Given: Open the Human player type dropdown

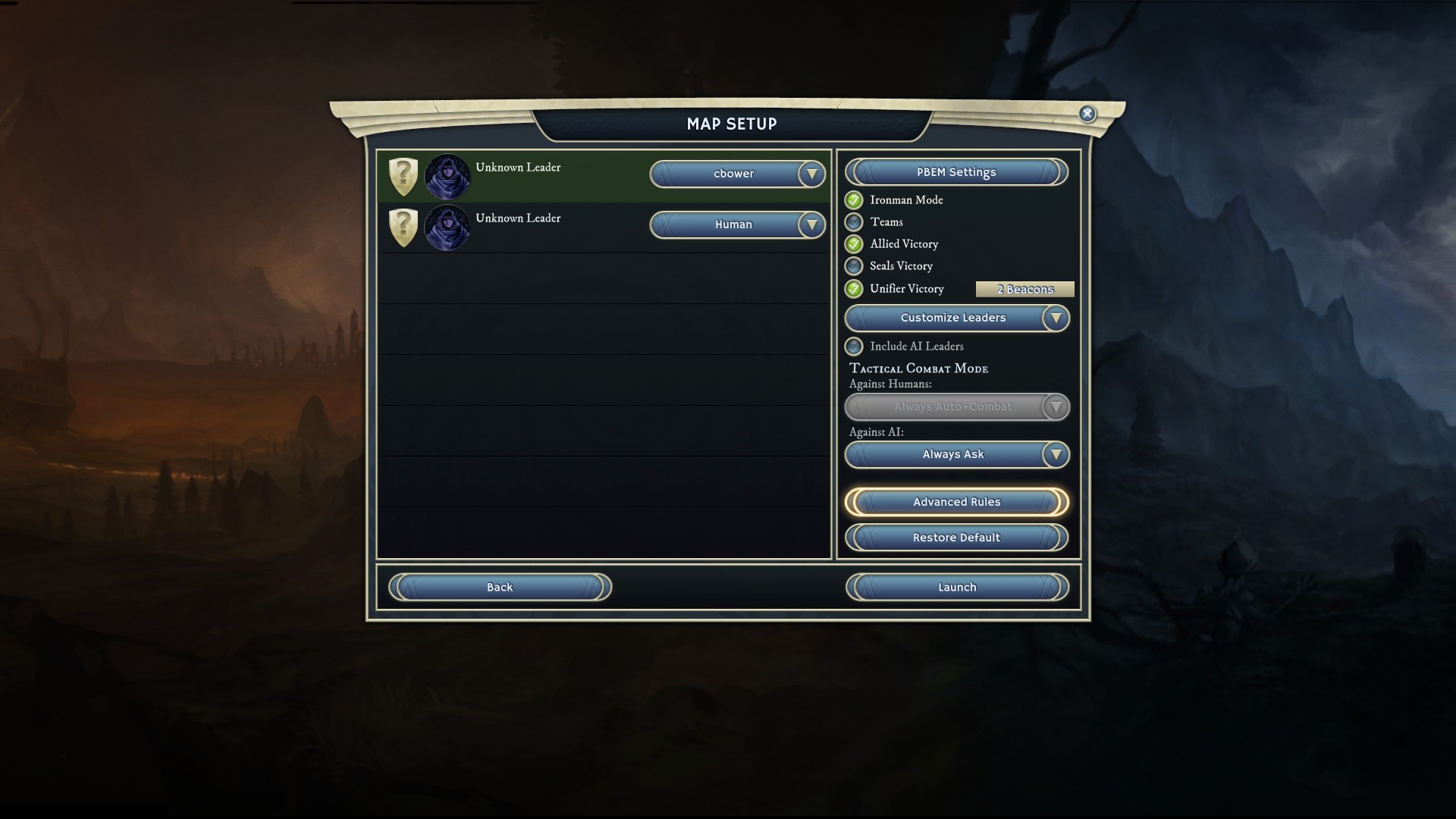Looking at the screenshot, I should (x=737, y=224).
